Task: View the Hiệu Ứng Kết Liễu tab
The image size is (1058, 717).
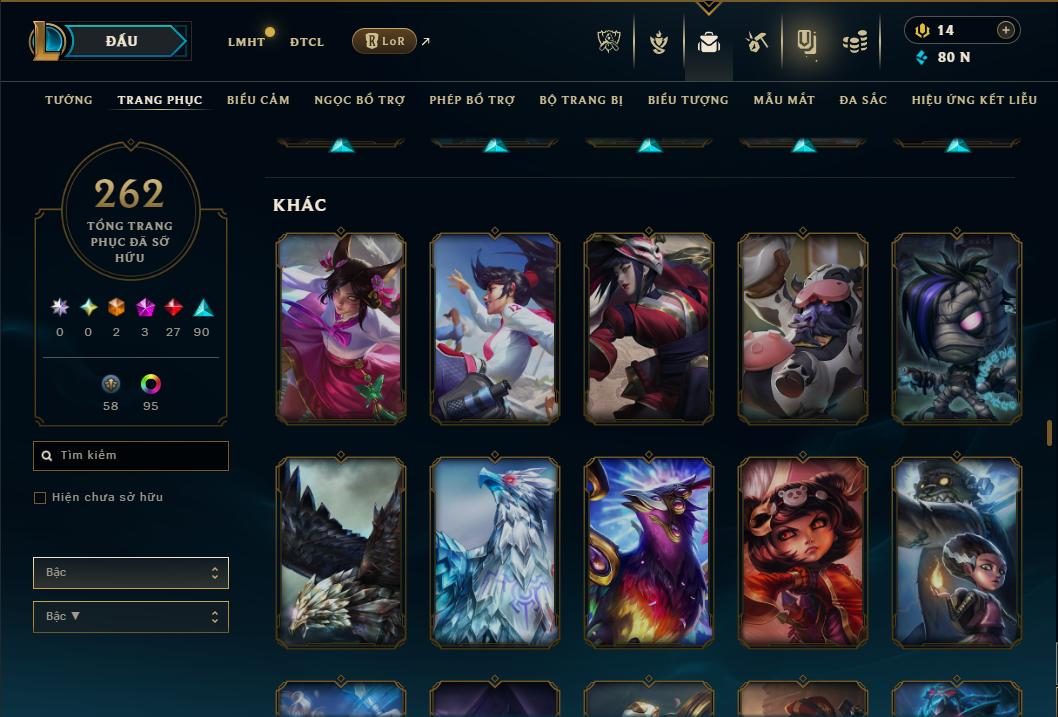Action: point(974,100)
